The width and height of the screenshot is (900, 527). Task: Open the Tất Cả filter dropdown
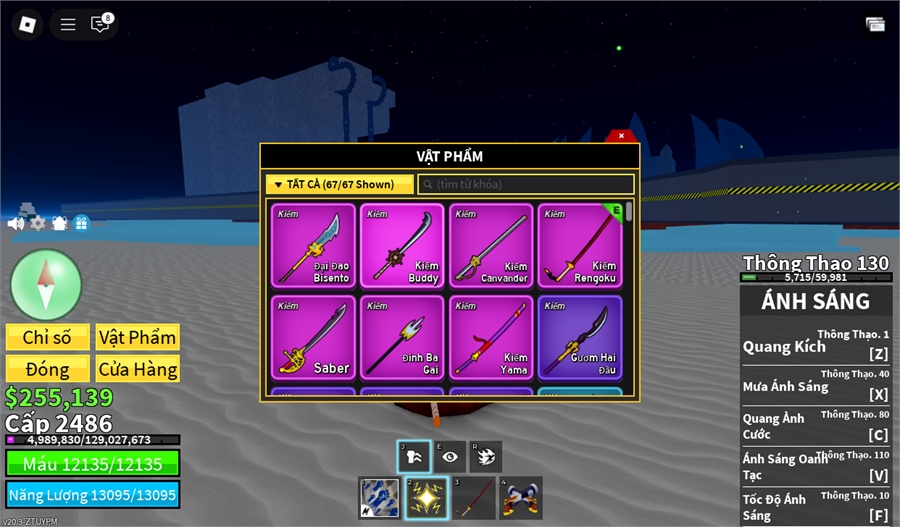tap(339, 185)
